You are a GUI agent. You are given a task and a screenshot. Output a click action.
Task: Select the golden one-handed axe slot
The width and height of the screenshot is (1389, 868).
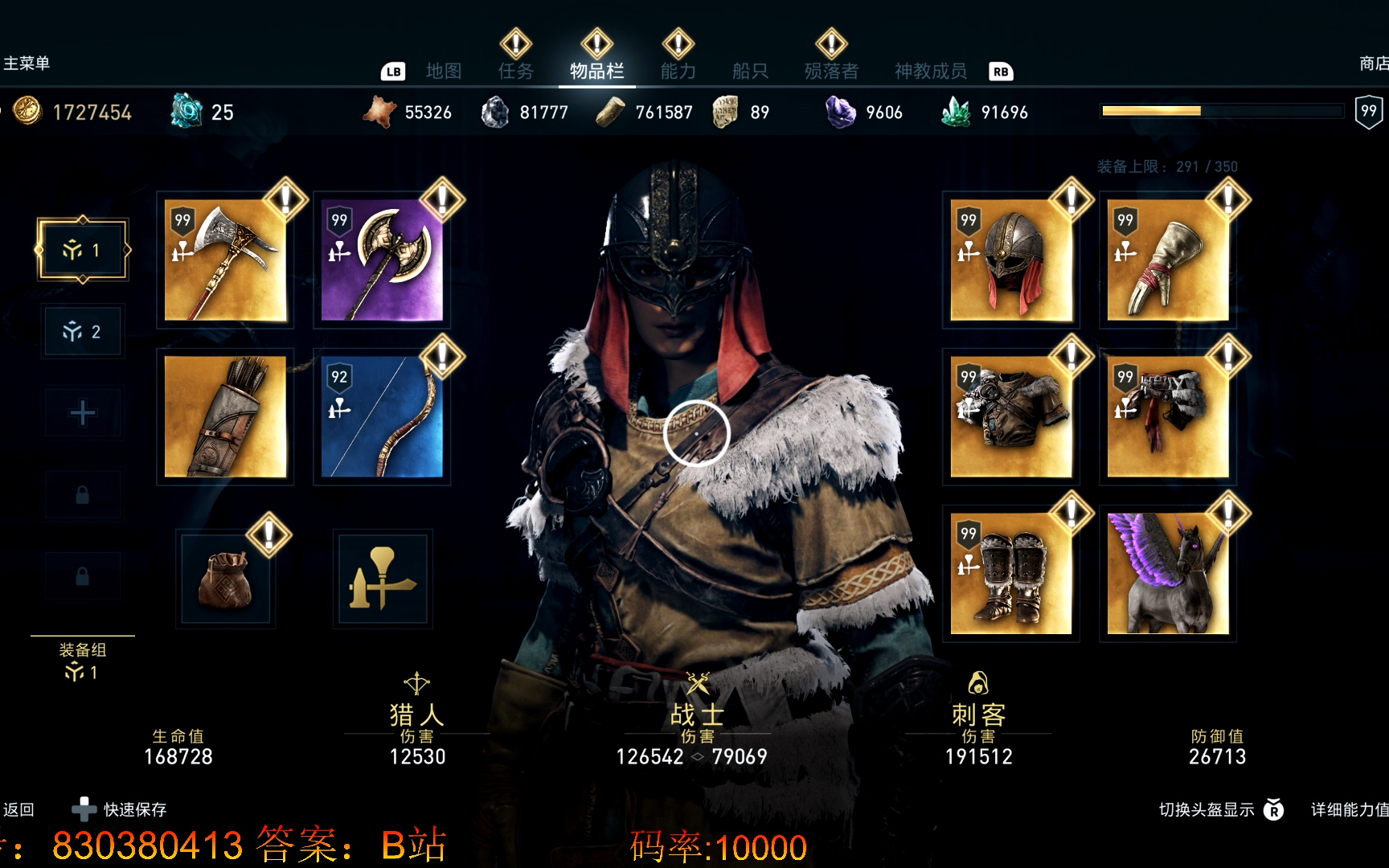(225, 260)
